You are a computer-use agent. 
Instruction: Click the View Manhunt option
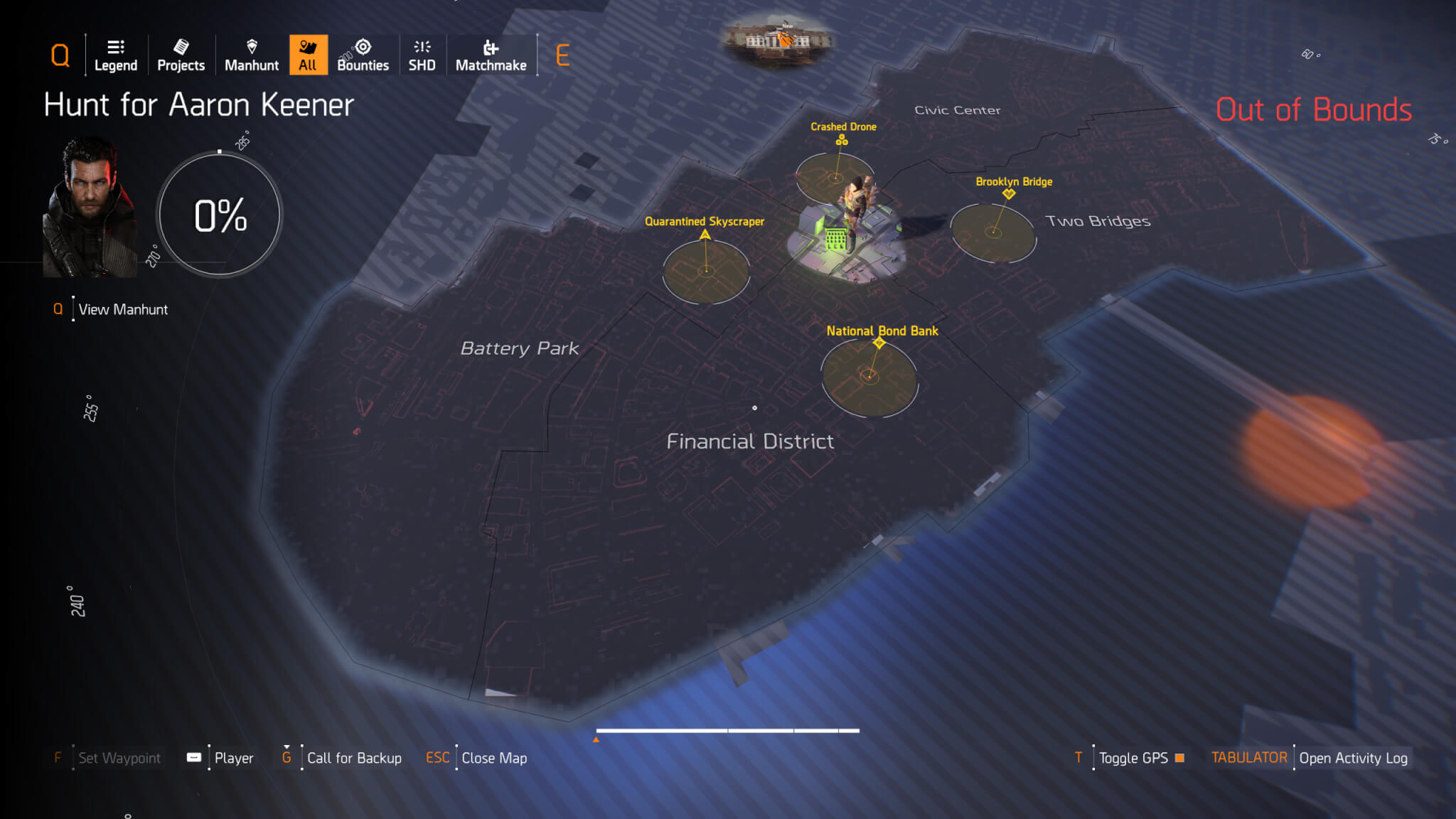tap(123, 309)
